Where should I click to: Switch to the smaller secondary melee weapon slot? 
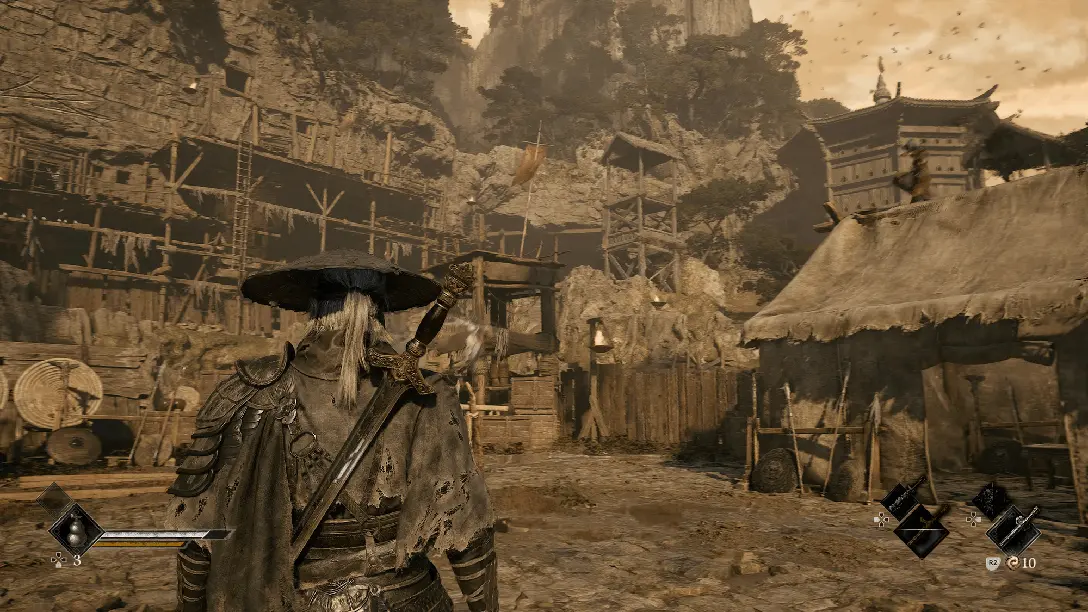[900, 499]
